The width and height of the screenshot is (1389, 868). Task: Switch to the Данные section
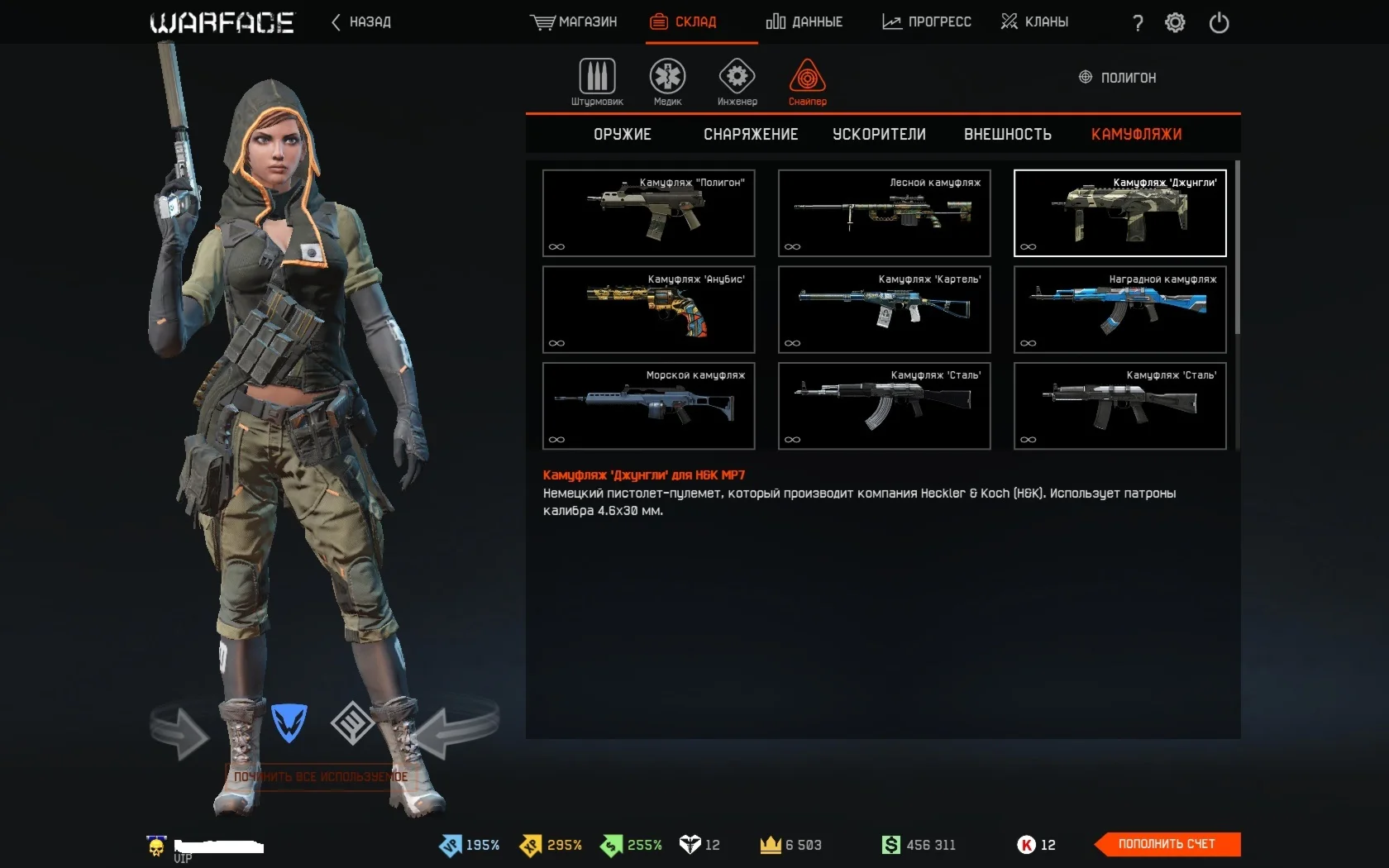pos(804,22)
